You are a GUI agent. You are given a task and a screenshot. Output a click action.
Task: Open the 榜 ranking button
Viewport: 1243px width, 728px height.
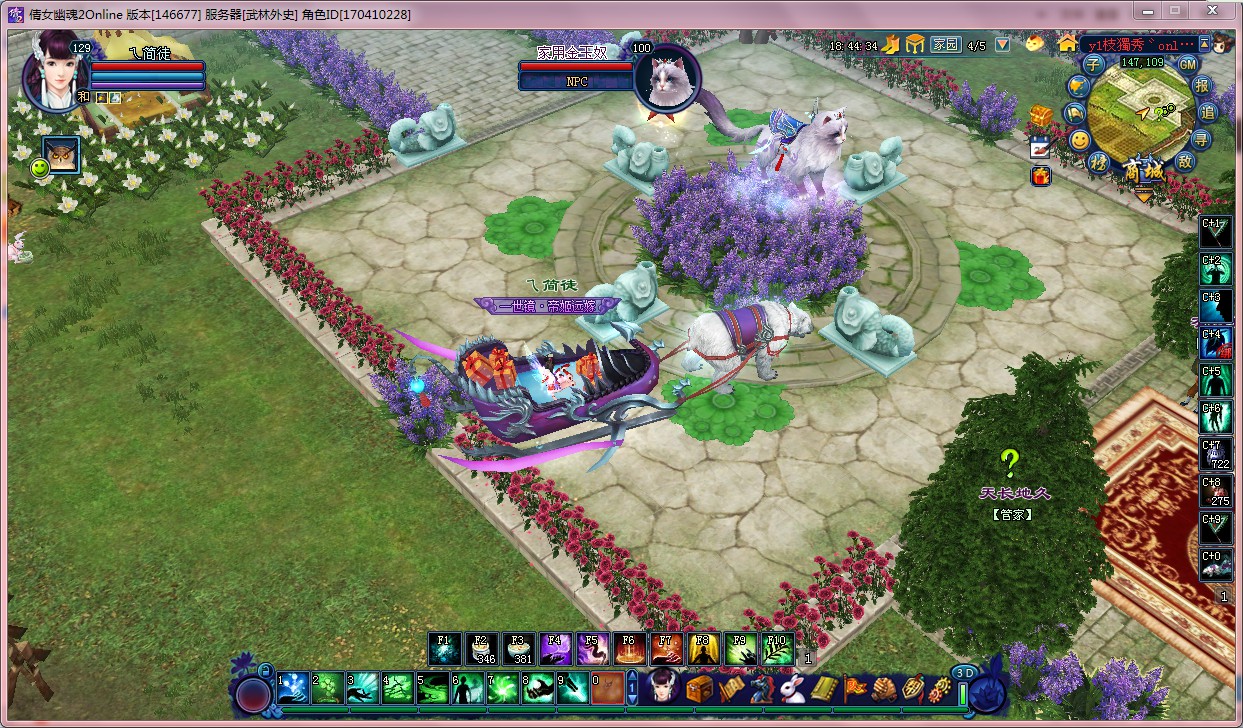[1099, 162]
